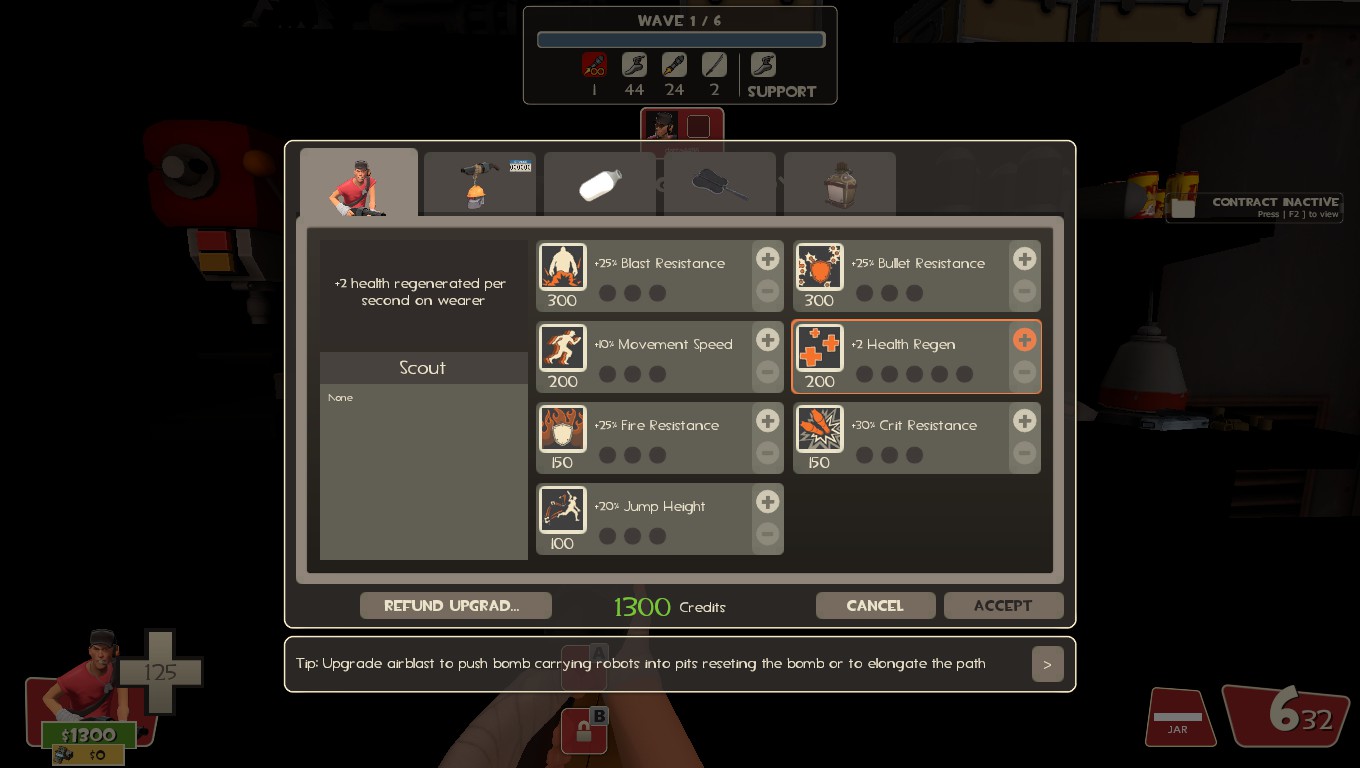Select the Fire Resistance upgrade icon

pyautogui.click(x=562, y=428)
